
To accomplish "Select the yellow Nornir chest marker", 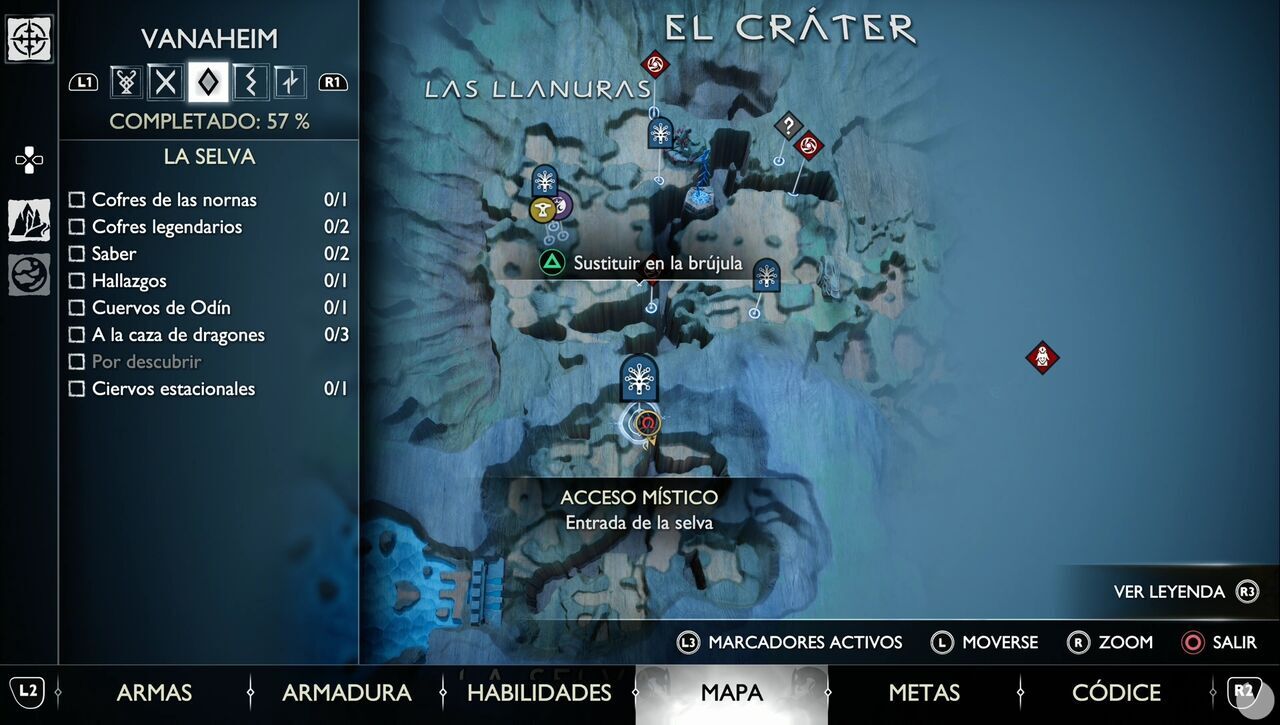I will 543,210.
